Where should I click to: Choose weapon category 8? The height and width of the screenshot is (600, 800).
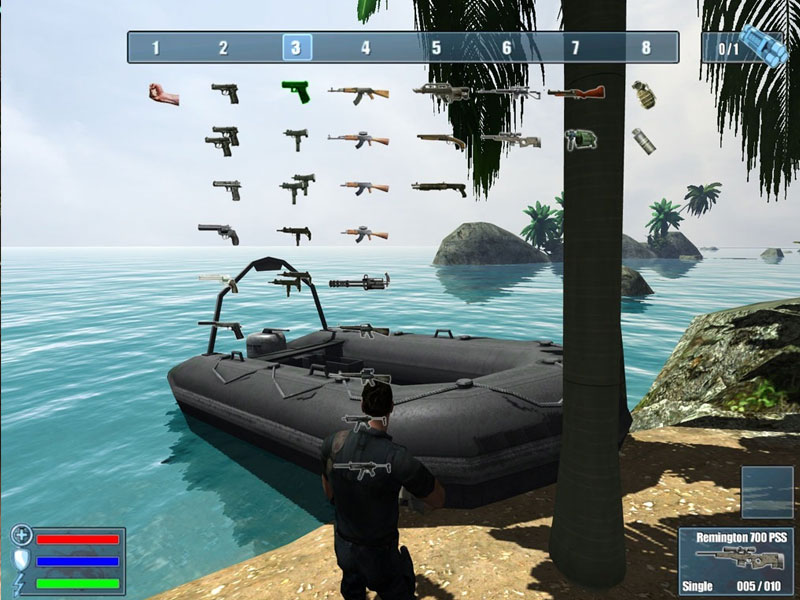(x=646, y=47)
